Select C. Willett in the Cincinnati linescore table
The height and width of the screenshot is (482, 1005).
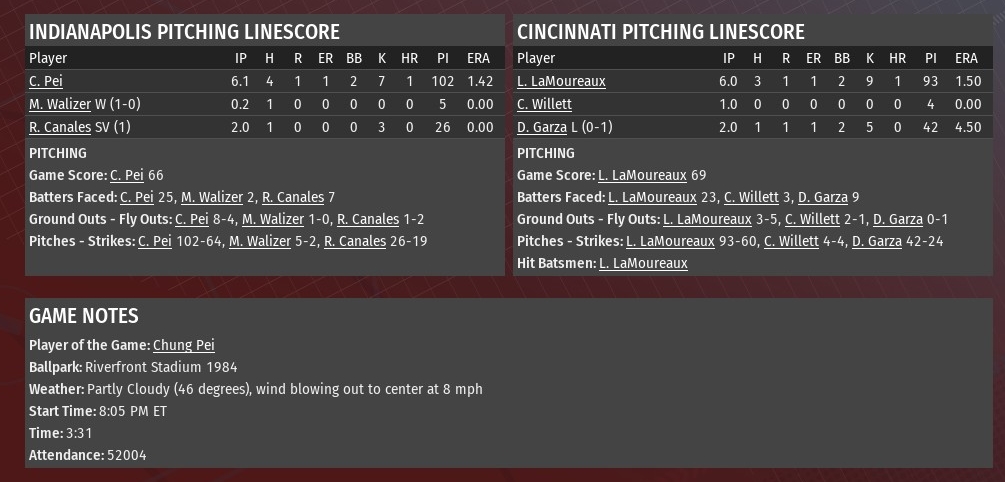[544, 104]
